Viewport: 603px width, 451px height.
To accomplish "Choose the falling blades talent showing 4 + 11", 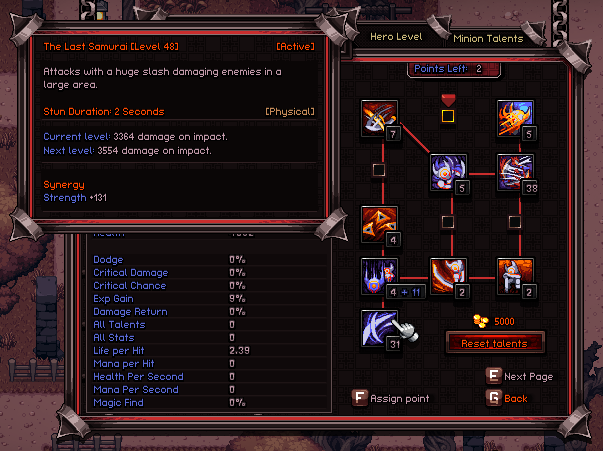I will pos(379,275).
